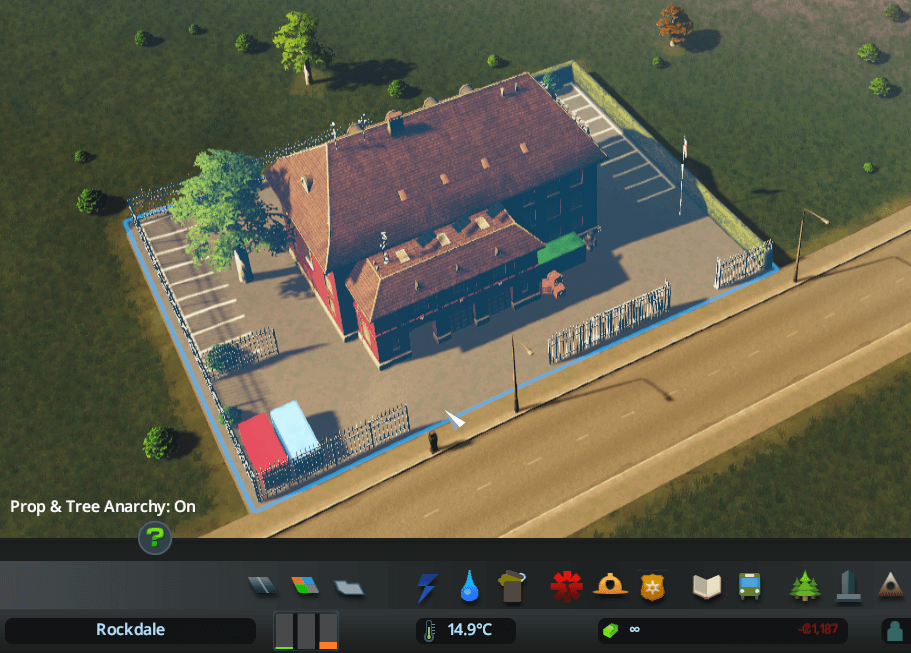Viewport: 911px width, 653px height.
Task: Open the Districts tool
Action: (349, 586)
